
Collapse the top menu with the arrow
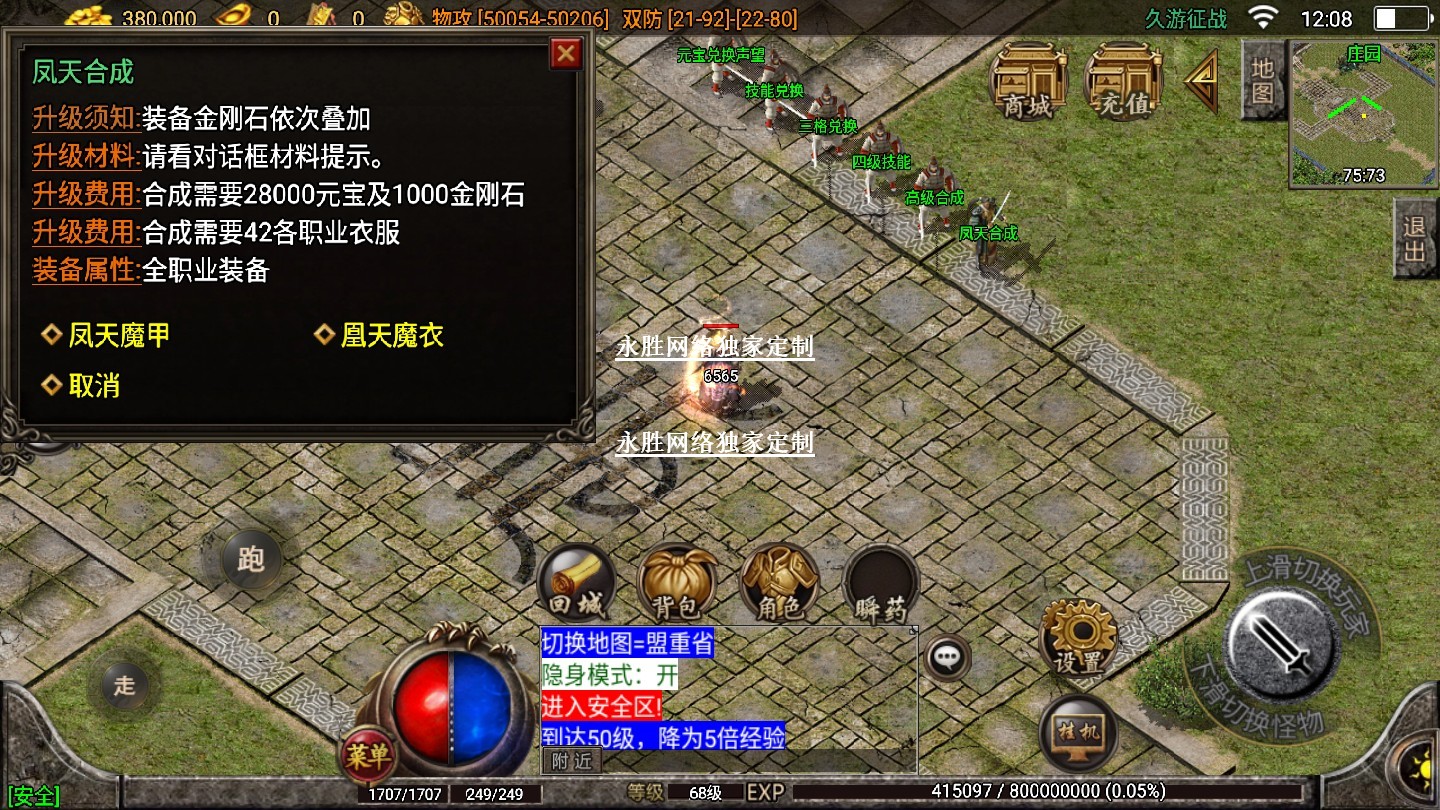pos(1203,82)
